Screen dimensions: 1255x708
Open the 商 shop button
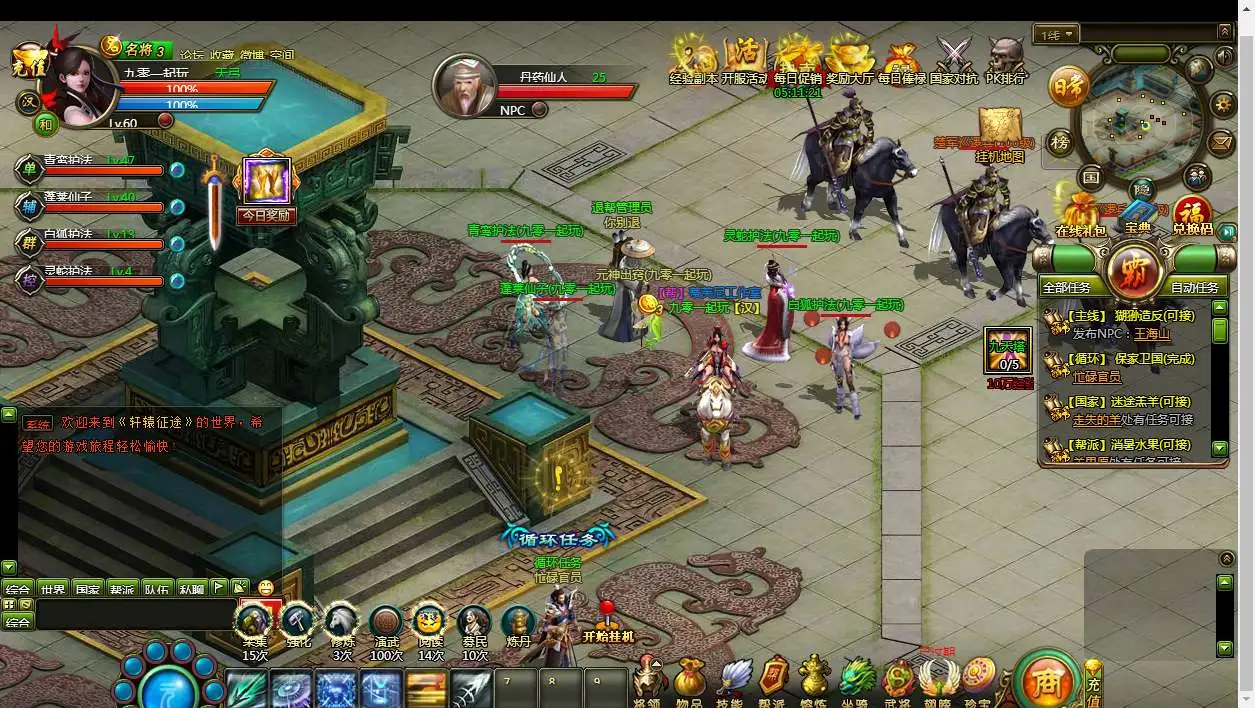pyautogui.click(x=1045, y=683)
